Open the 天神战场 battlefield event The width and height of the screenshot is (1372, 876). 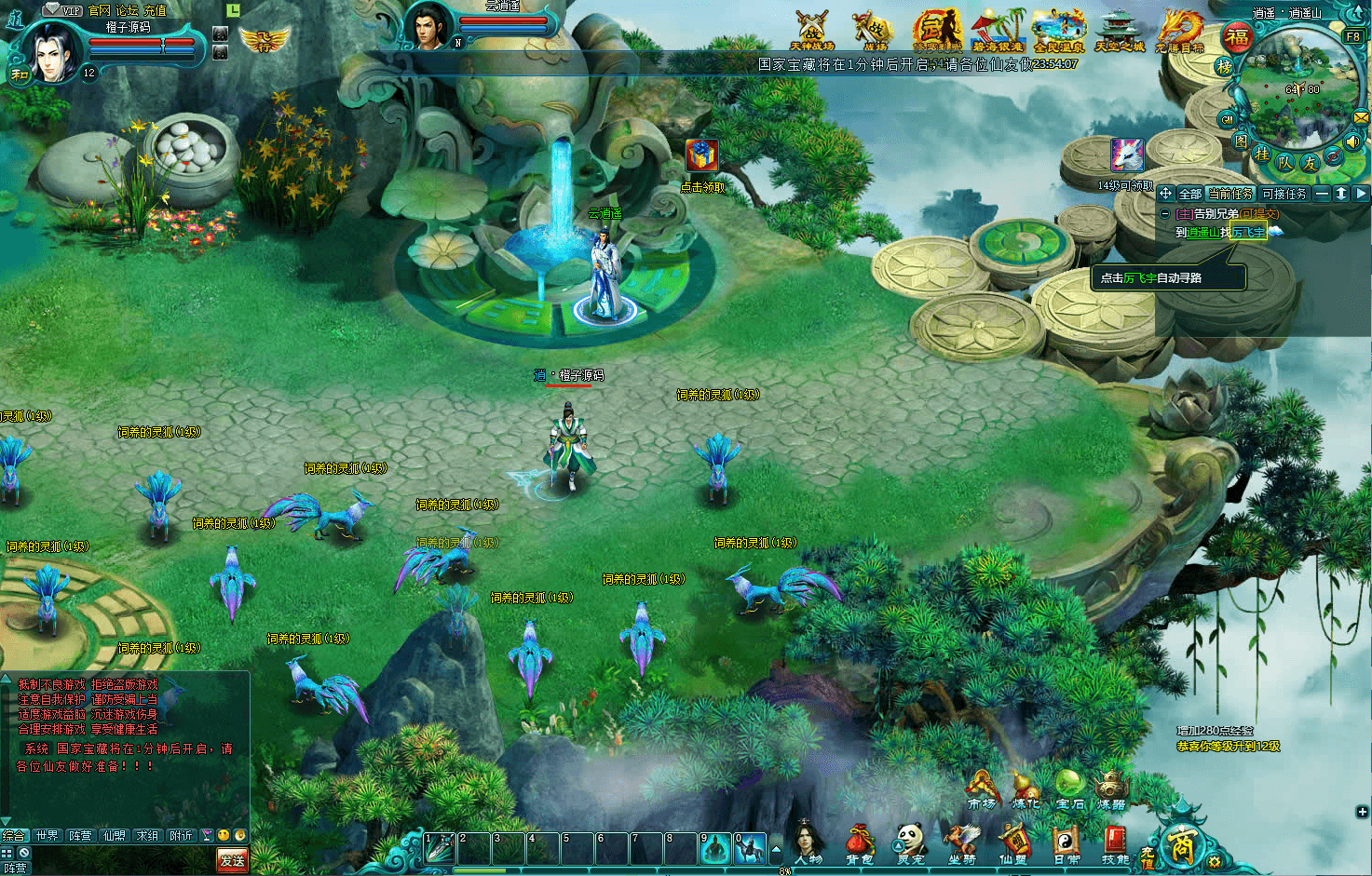pyautogui.click(x=810, y=30)
